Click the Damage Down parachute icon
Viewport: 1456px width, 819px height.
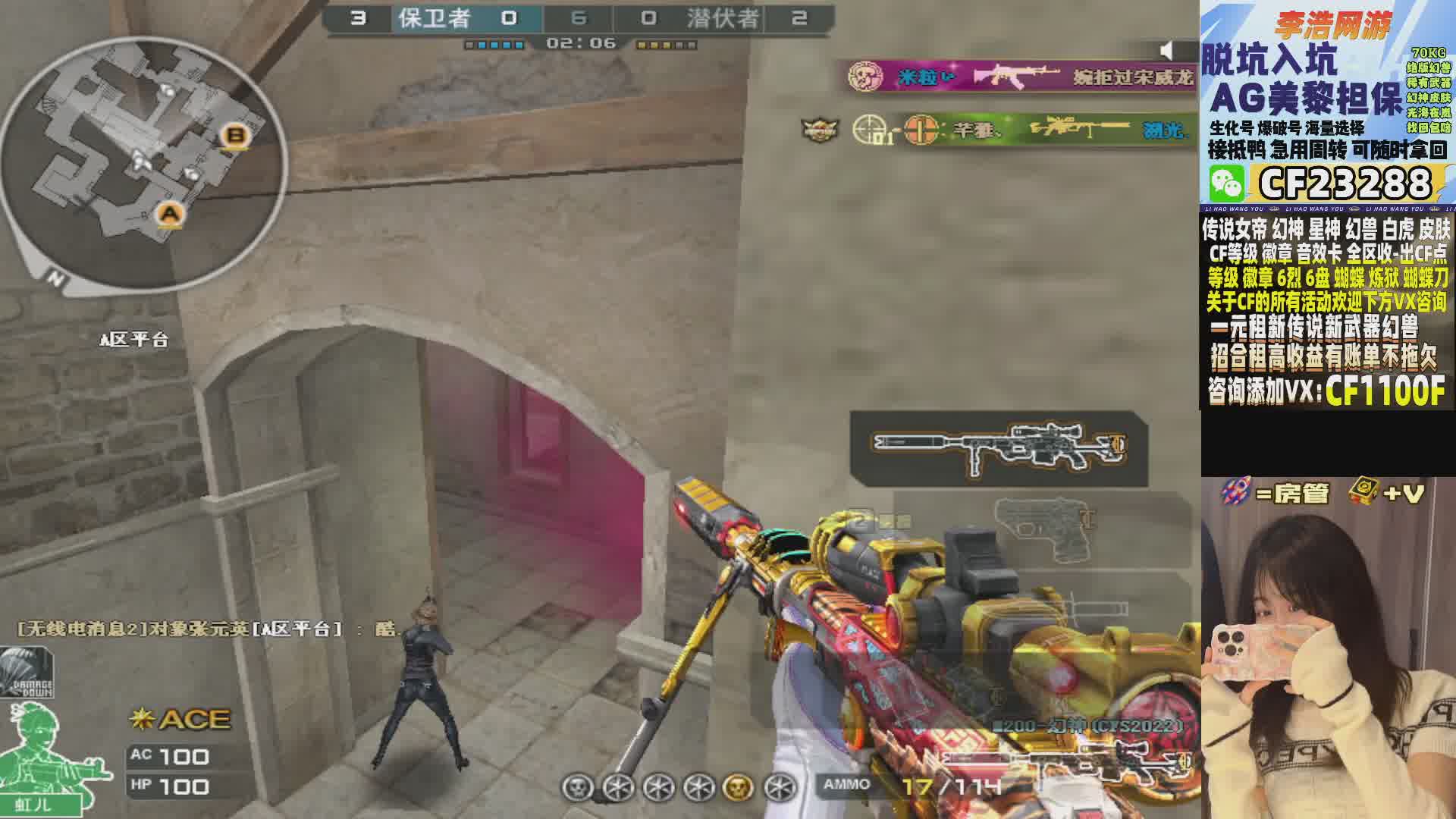27,673
